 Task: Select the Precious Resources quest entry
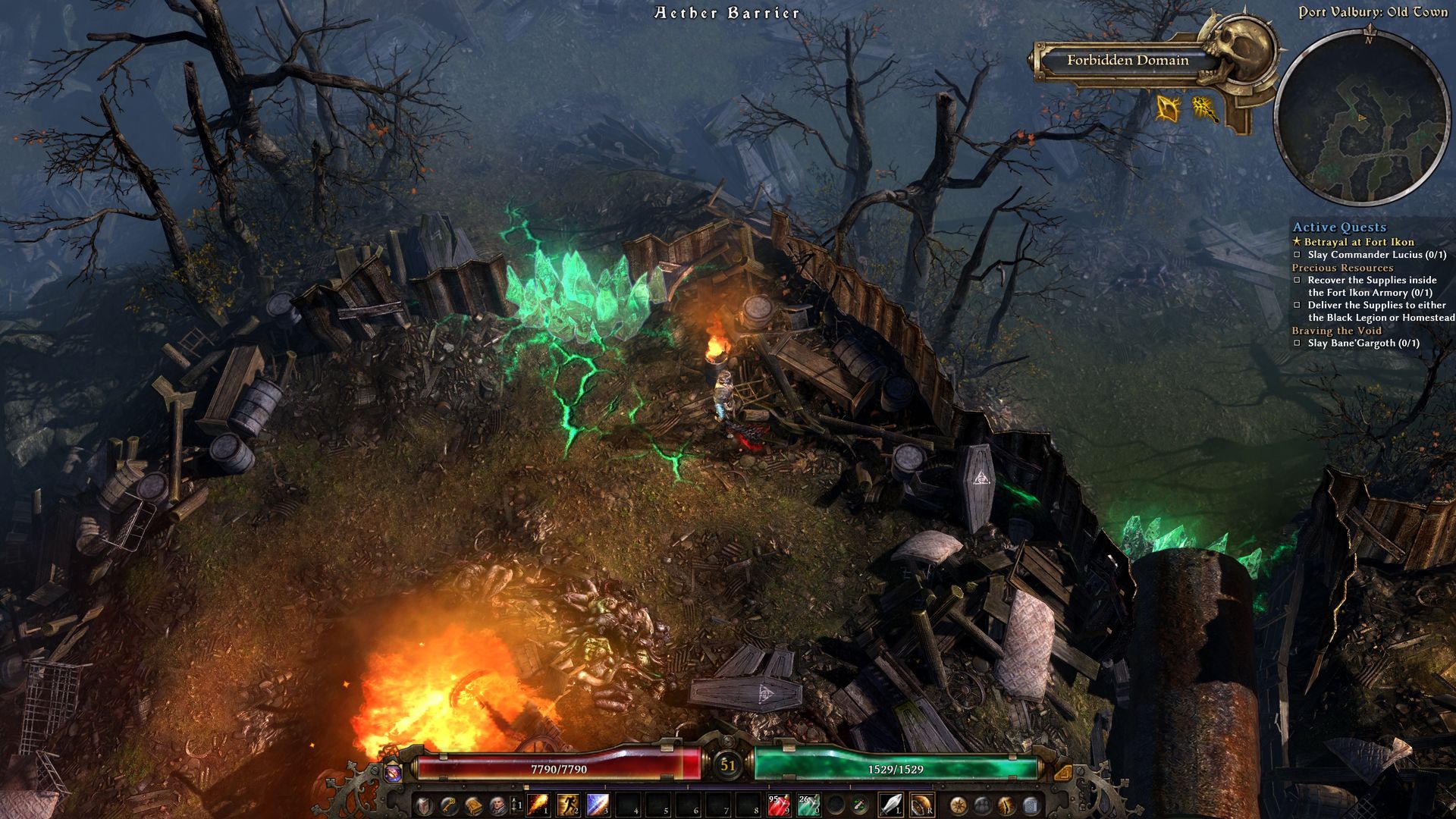pyautogui.click(x=1341, y=268)
